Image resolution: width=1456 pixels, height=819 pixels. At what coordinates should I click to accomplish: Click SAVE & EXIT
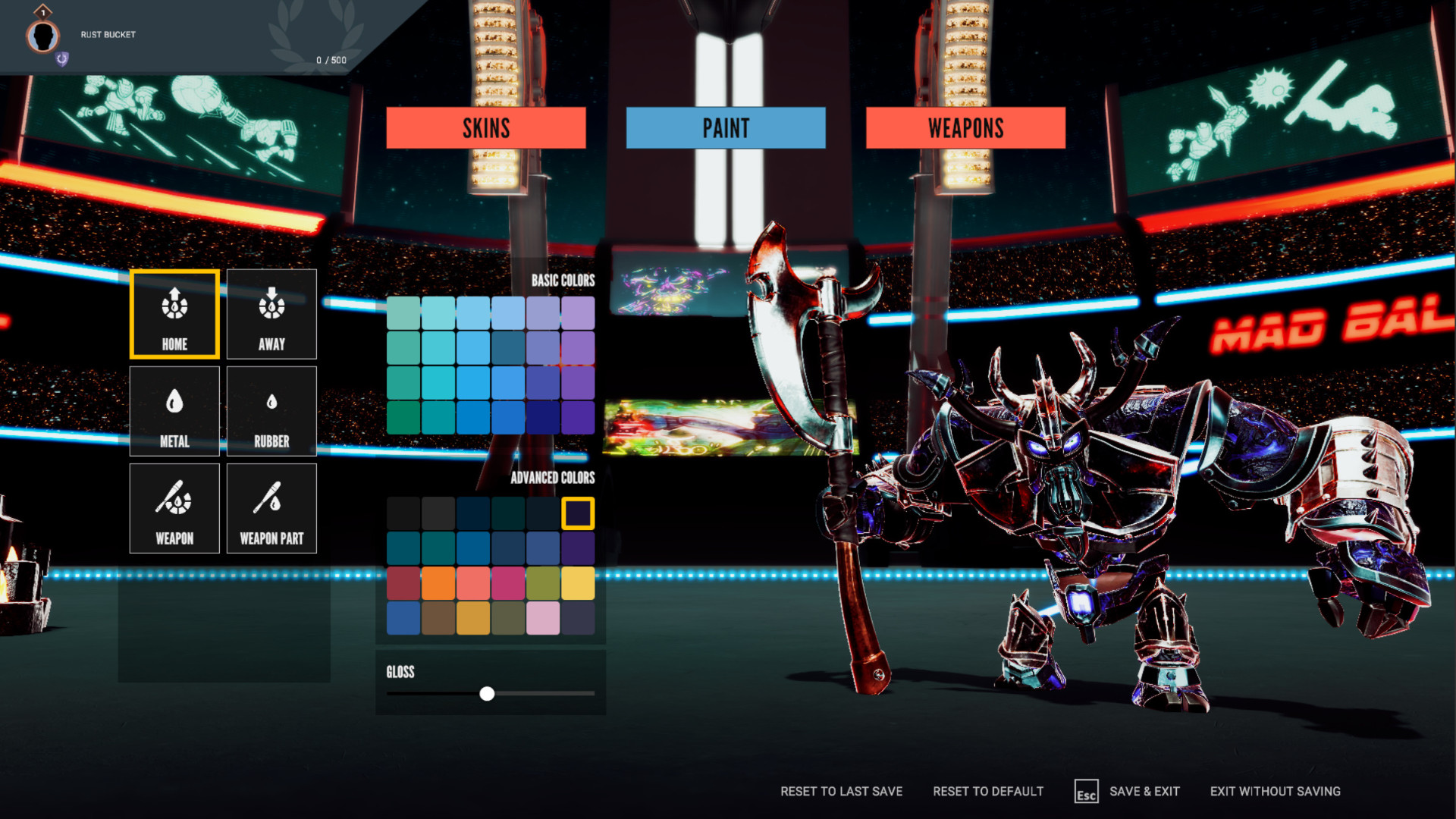[1147, 791]
